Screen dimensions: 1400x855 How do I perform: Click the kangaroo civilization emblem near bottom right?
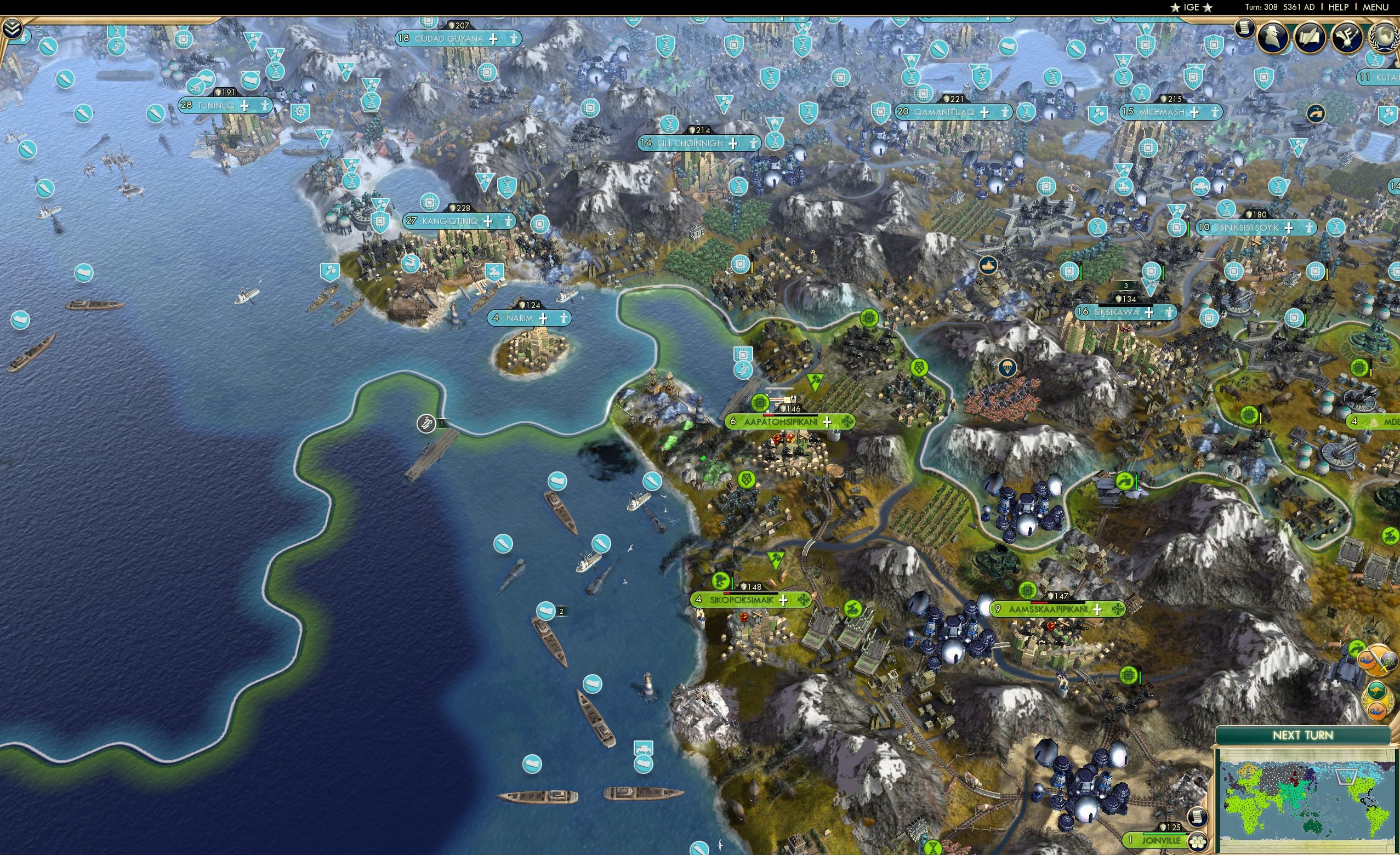(x=1378, y=691)
